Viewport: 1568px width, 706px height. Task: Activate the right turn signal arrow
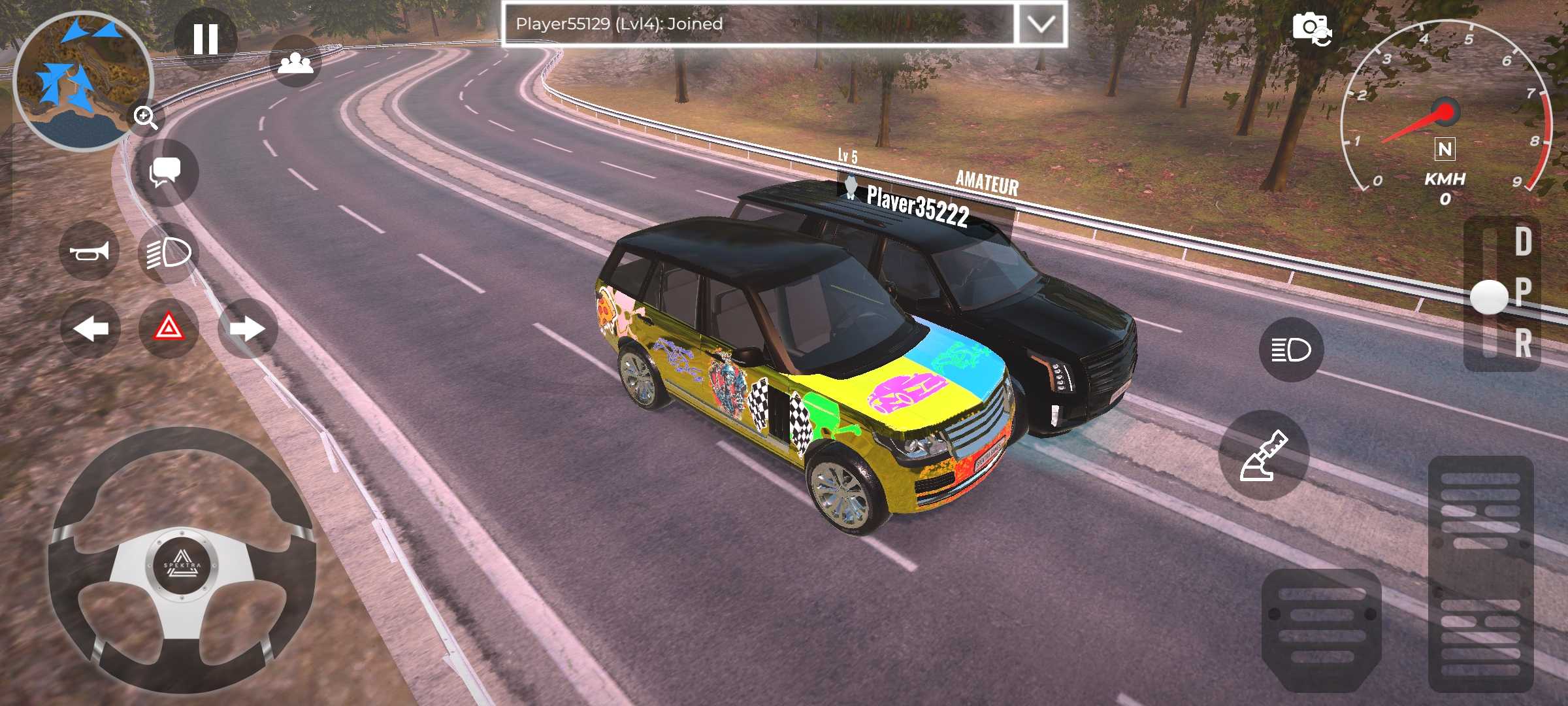click(x=248, y=328)
